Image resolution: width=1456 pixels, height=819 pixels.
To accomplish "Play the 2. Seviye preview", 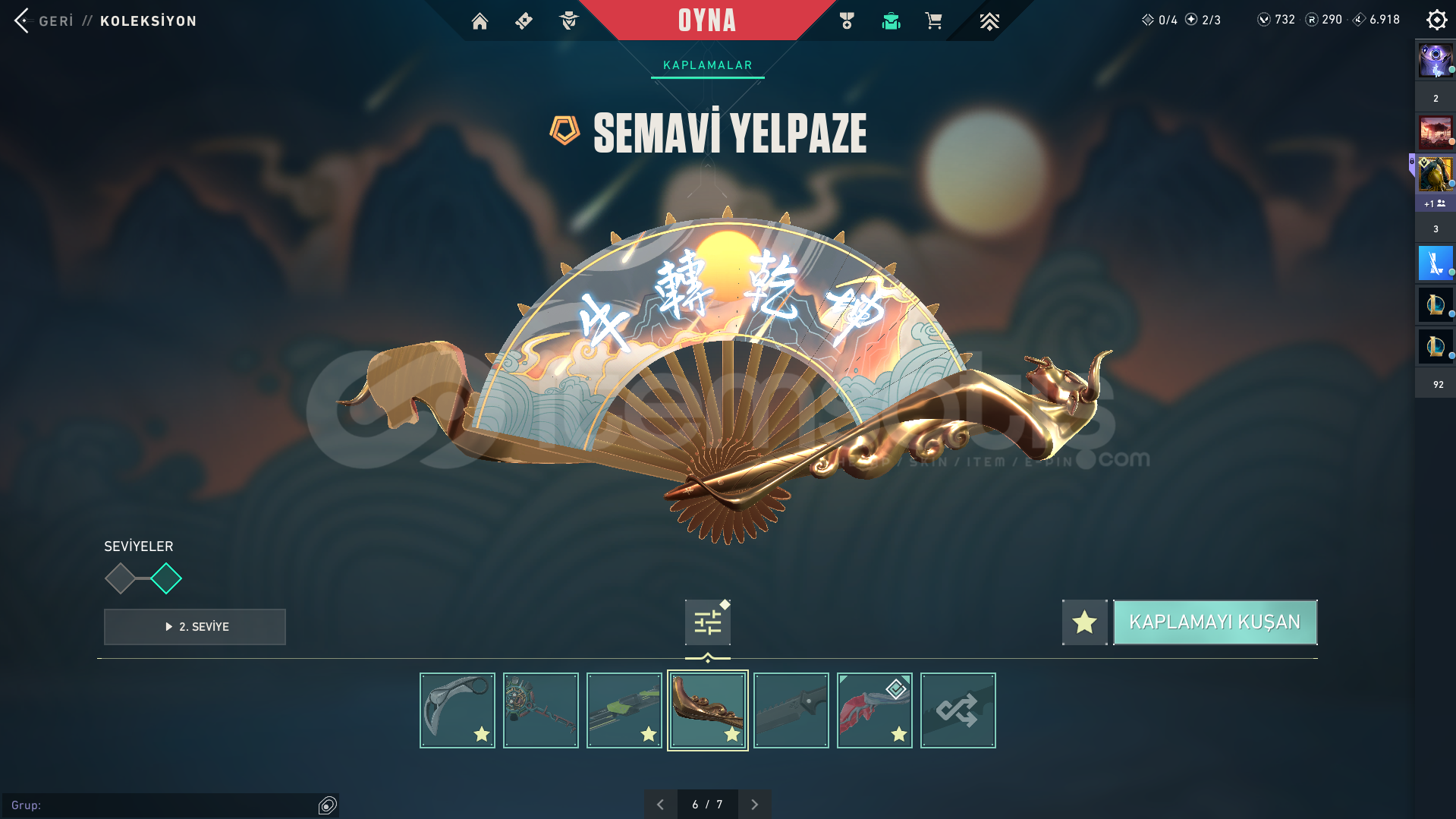I will [195, 627].
